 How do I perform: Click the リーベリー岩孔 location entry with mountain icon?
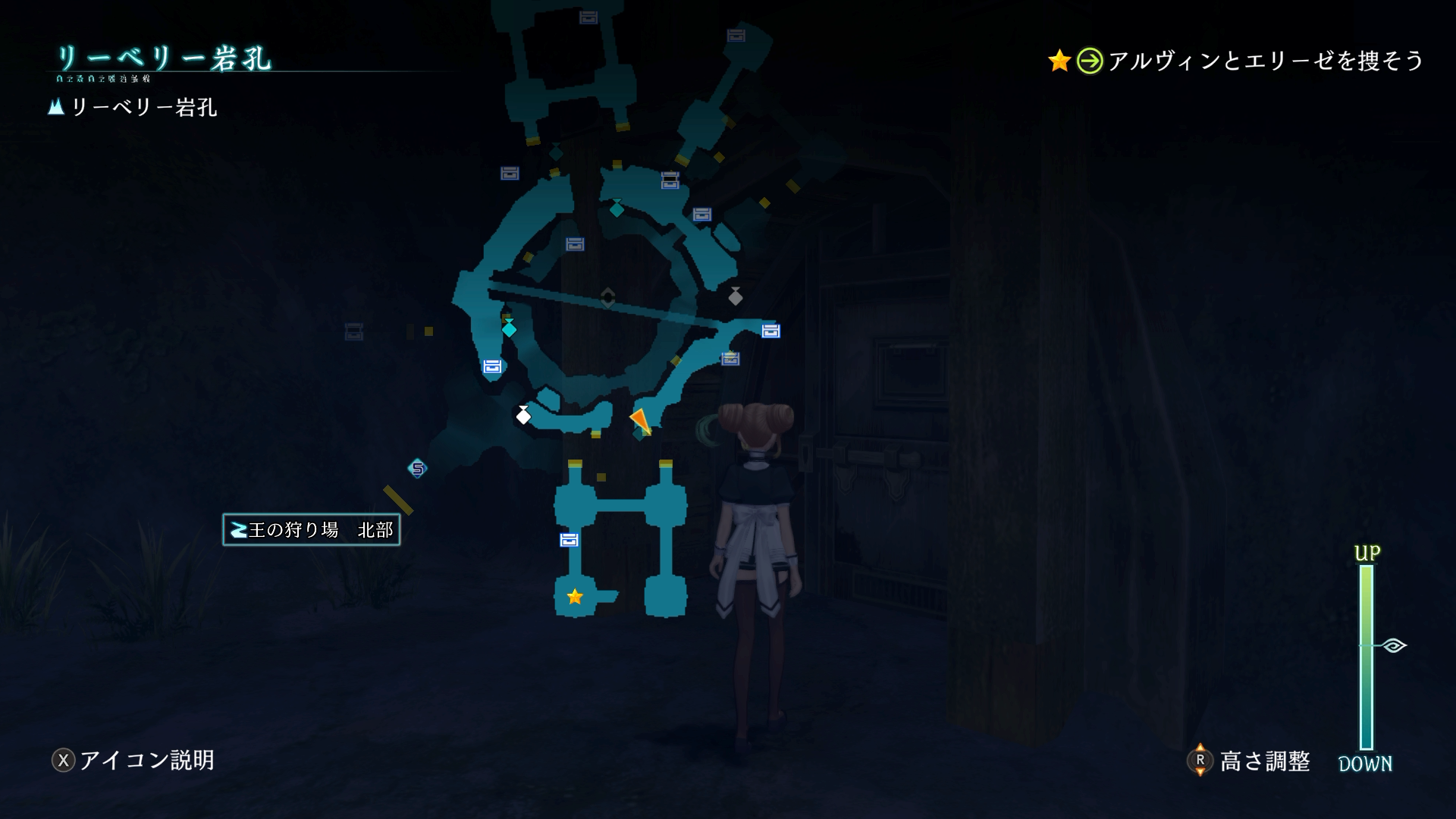pyautogui.click(x=133, y=108)
